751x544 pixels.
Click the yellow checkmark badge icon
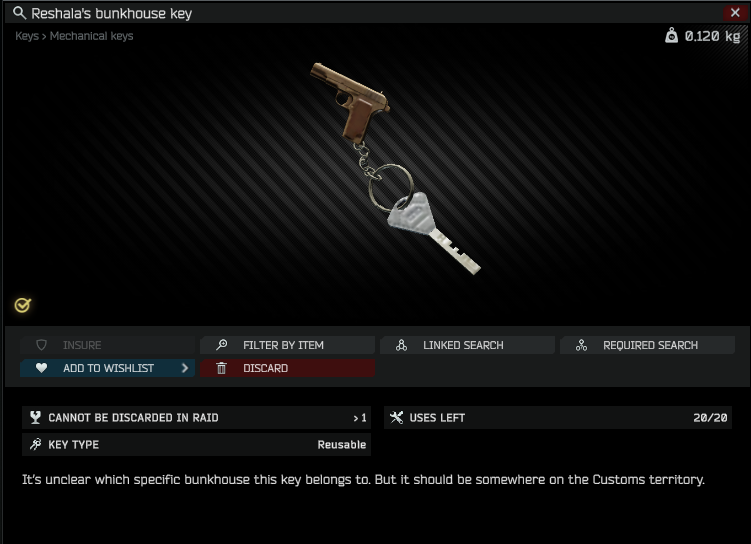[23, 305]
